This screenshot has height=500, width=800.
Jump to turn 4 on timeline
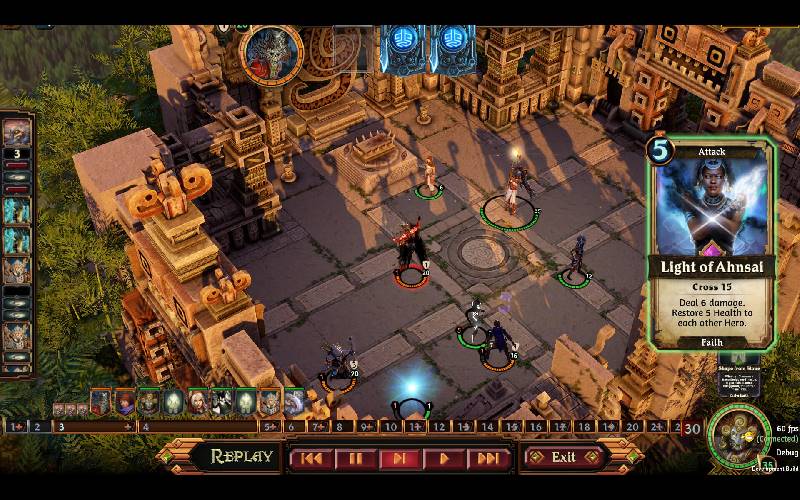[145, 426]
